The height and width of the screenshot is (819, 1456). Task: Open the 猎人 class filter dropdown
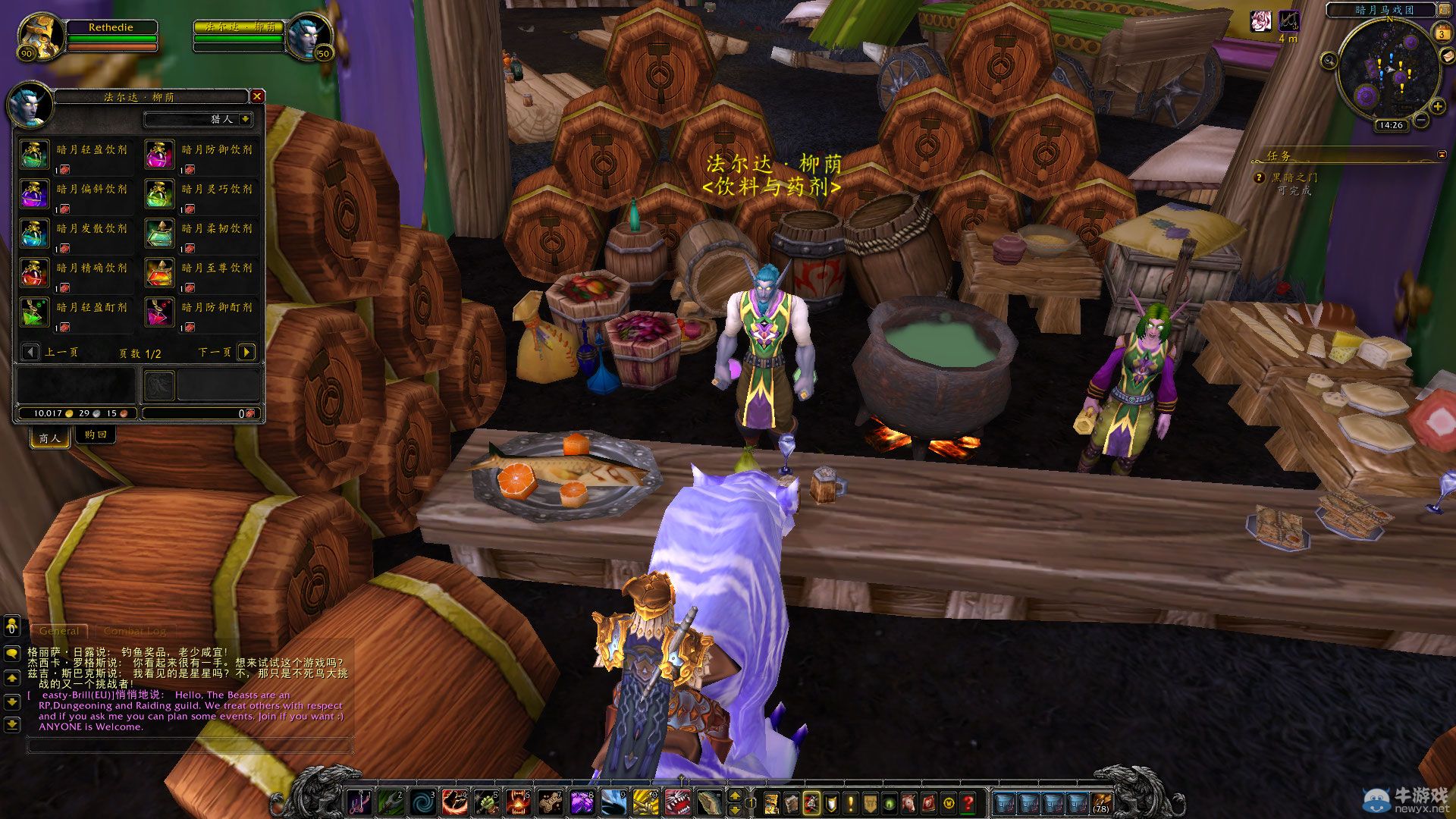[245, 119]
